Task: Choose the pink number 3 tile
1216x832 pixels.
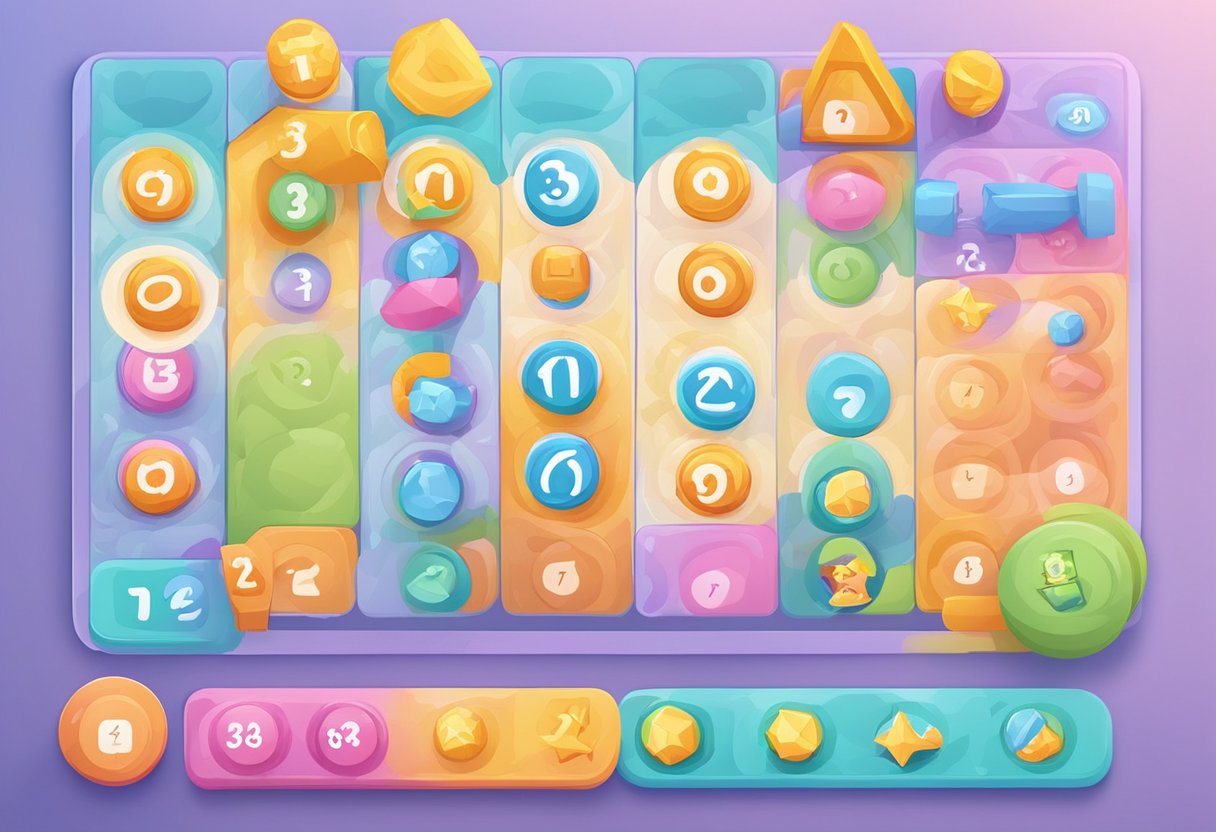Action: point(158,378)
